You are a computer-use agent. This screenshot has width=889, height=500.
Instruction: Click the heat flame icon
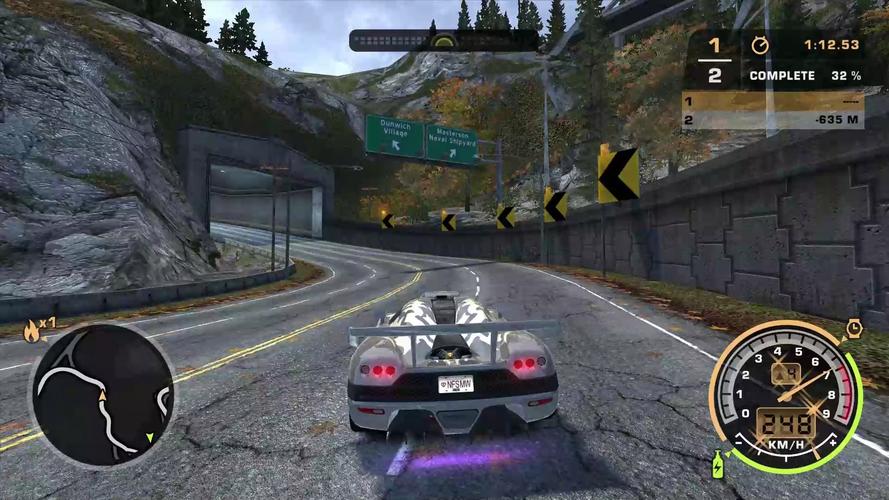pyautogui.click(x=33, y=331)
